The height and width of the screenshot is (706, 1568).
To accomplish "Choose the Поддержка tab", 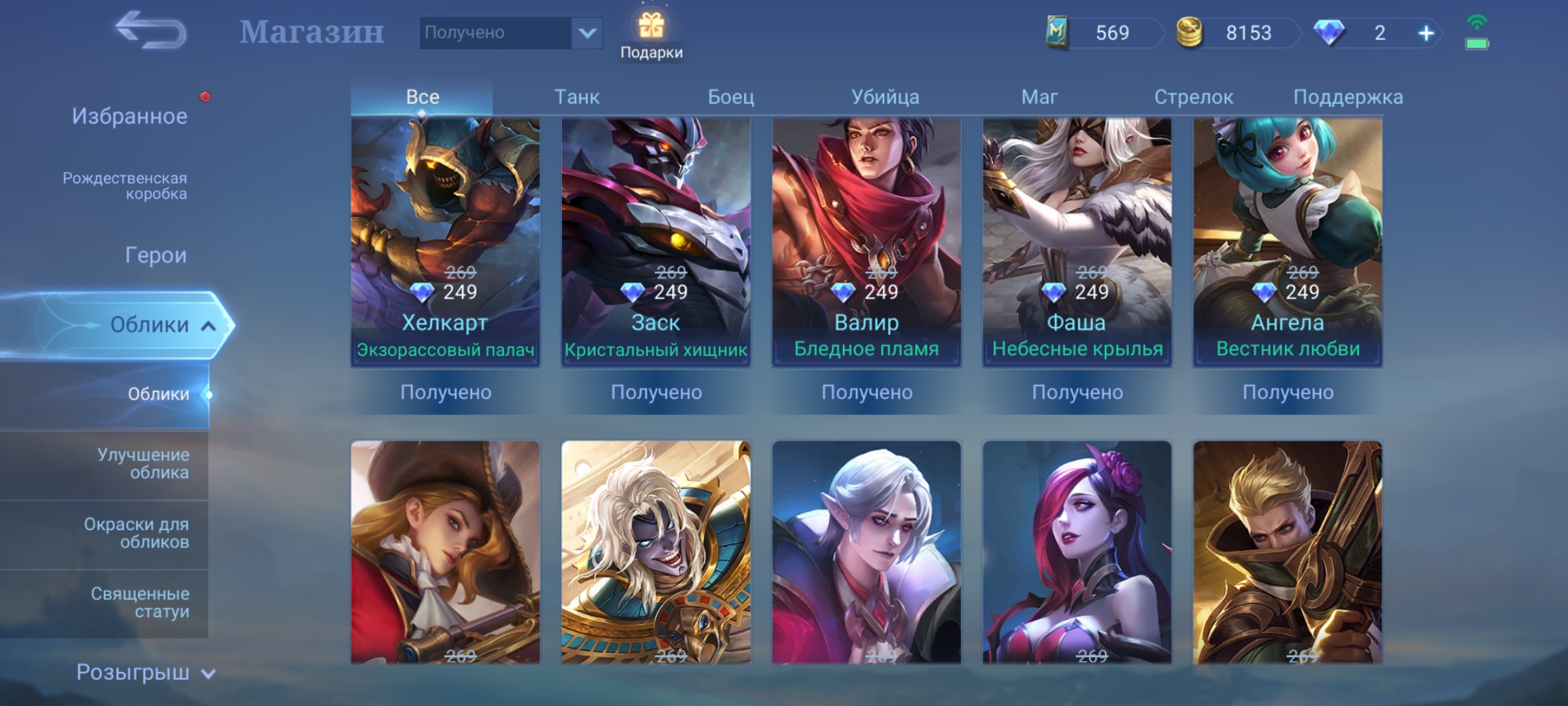I will (x=1348, y=97).
